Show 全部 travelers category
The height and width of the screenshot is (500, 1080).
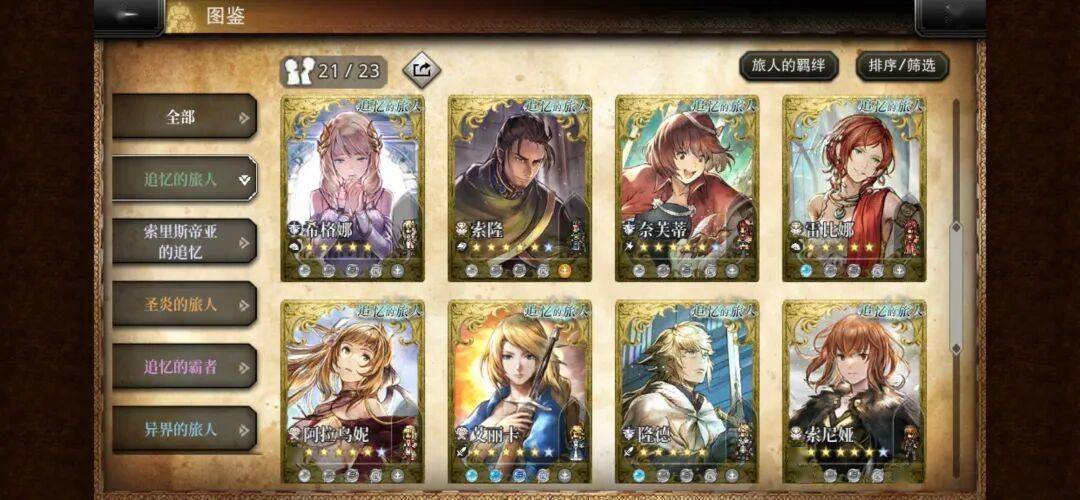184,117
